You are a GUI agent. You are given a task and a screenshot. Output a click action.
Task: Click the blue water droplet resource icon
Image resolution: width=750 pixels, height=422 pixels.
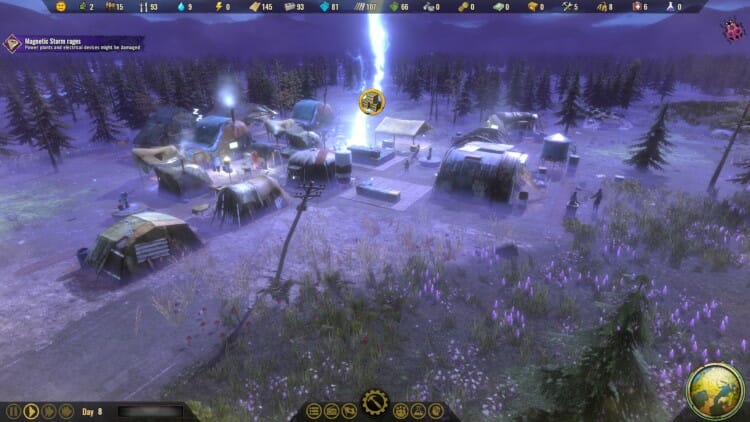coord(182,7)
